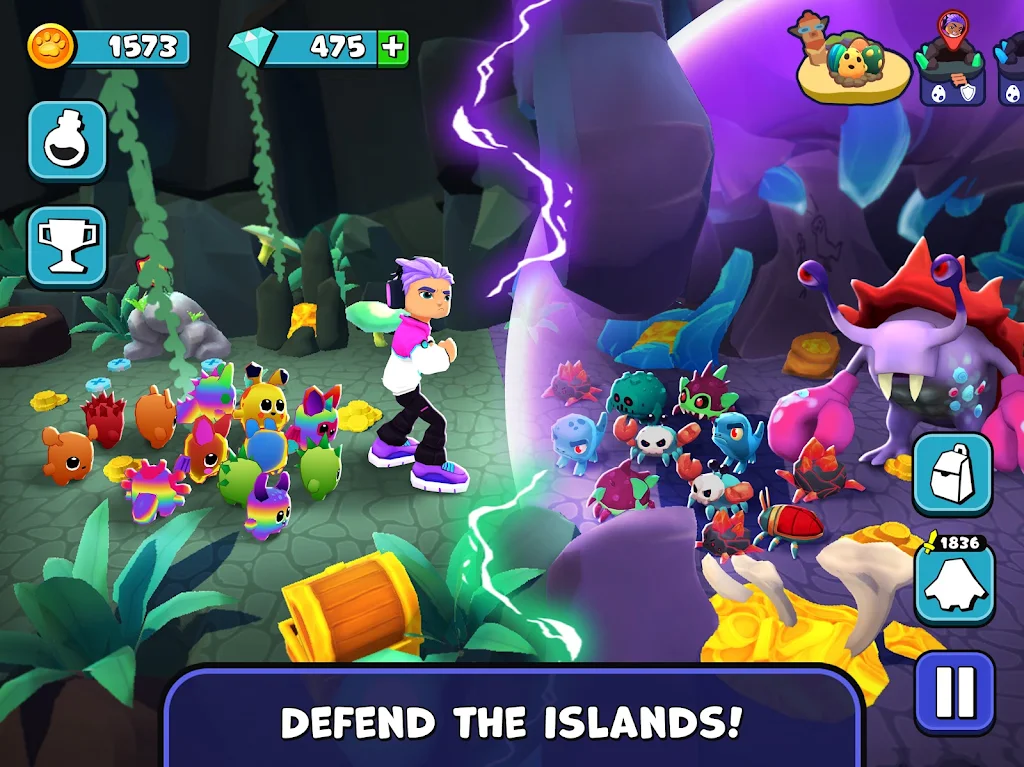The height and width of the screenshot is (767, 1024).
Task: Open the potion menu
Action: (x=67, y=141)
